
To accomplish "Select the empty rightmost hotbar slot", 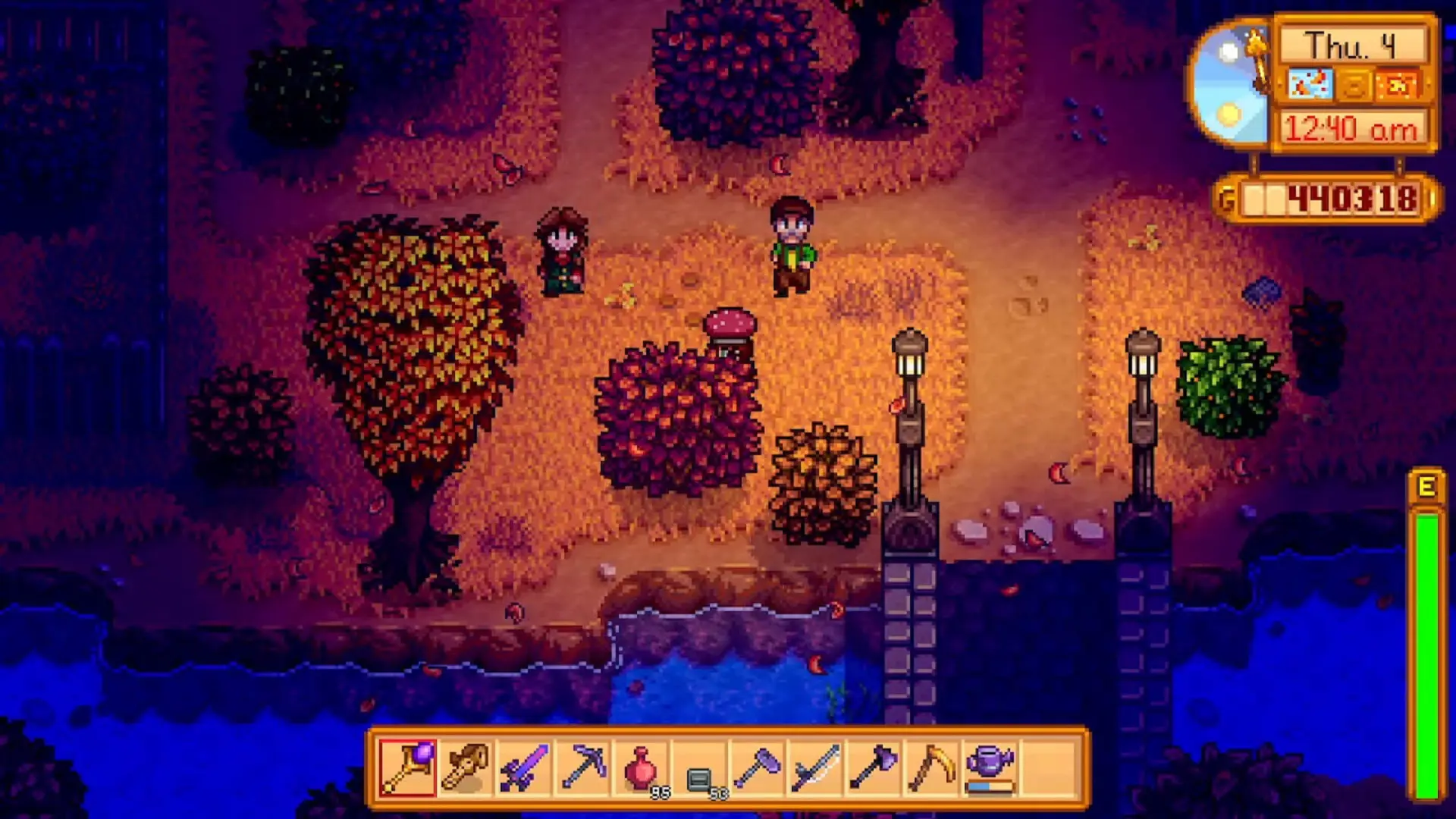I will [1050, 766].
